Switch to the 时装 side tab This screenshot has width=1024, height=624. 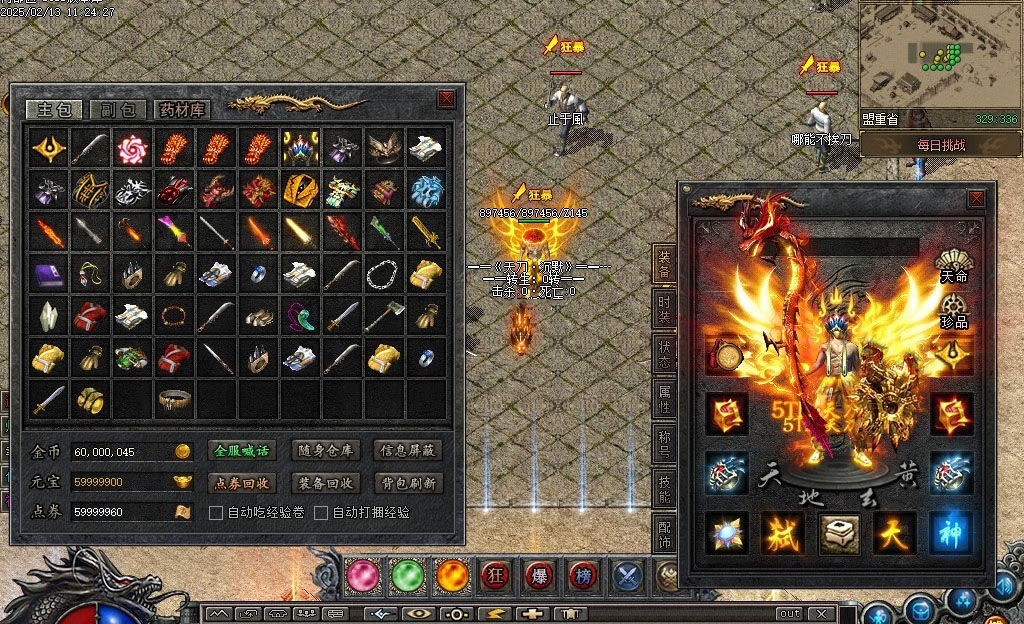[664, 307]
